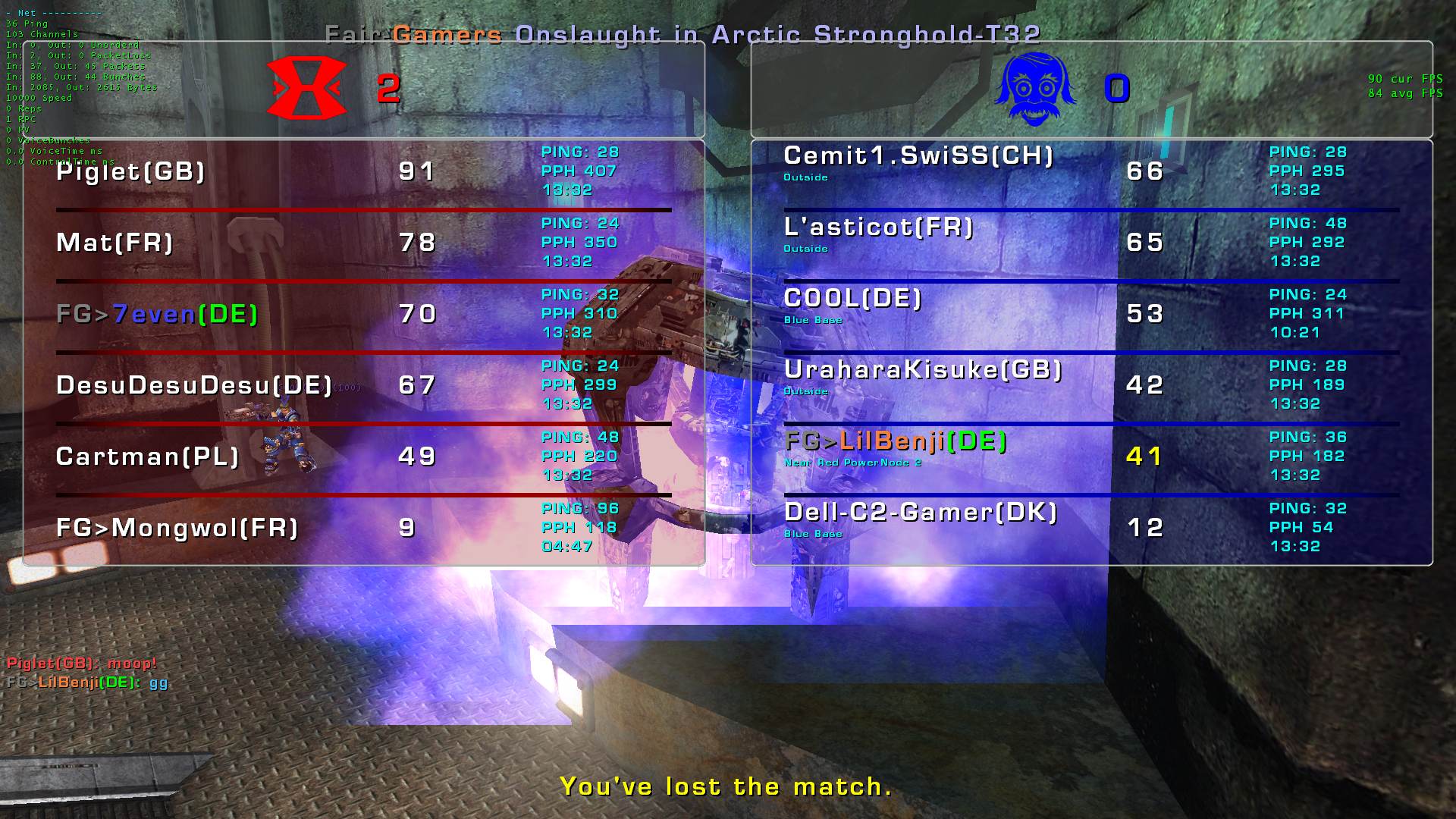Choose Dell-C2-Gamer(DK) on the scoreboard
The width and height of the screenshot is (1456, 819).
(x=920, y=513)
